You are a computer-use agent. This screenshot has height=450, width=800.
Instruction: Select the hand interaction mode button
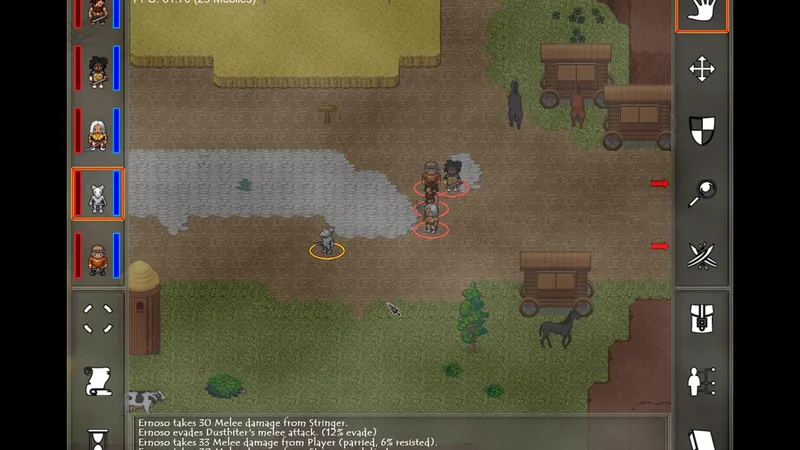[x=701, y=13]
